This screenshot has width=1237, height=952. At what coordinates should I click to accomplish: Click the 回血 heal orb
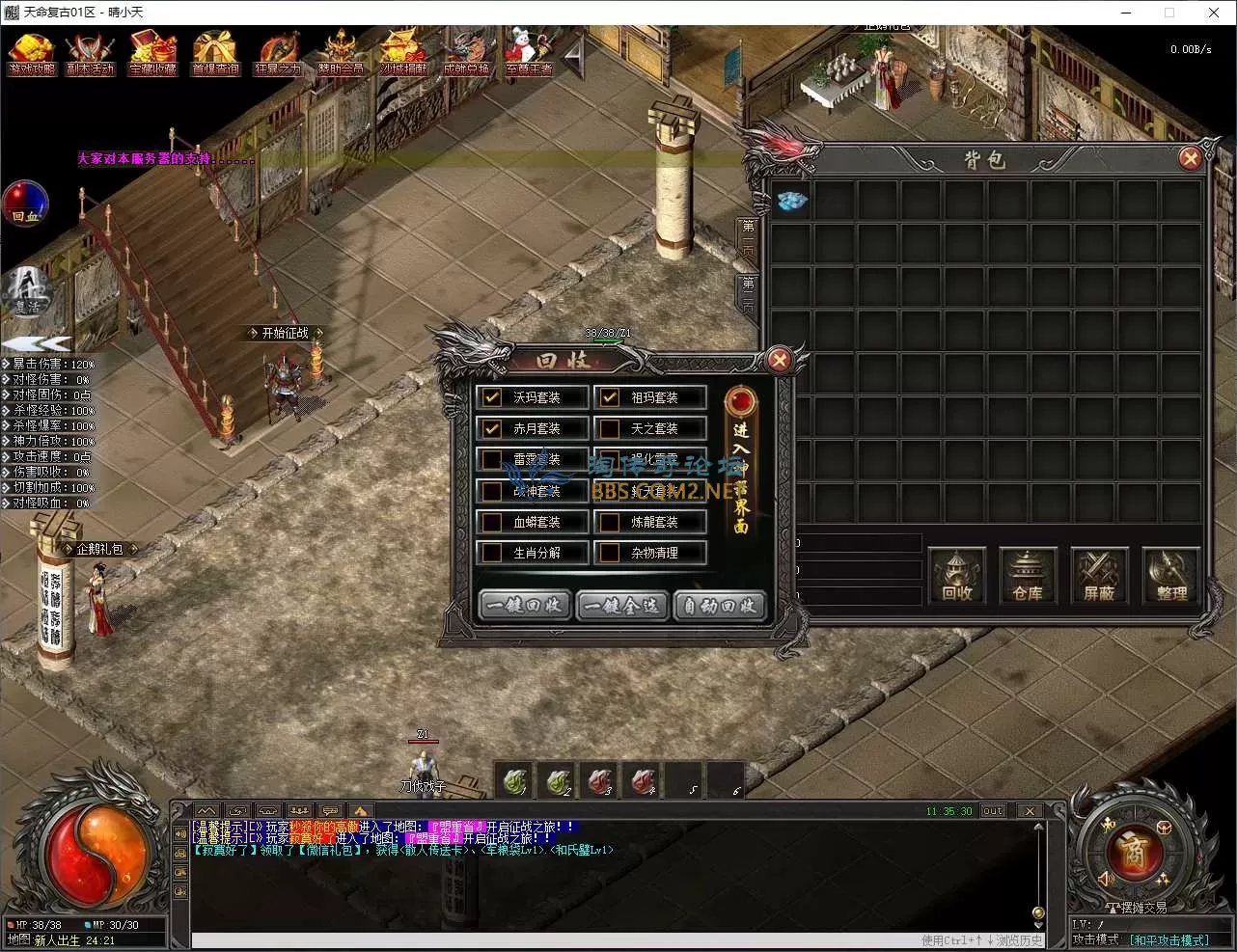tap(25, 204)
